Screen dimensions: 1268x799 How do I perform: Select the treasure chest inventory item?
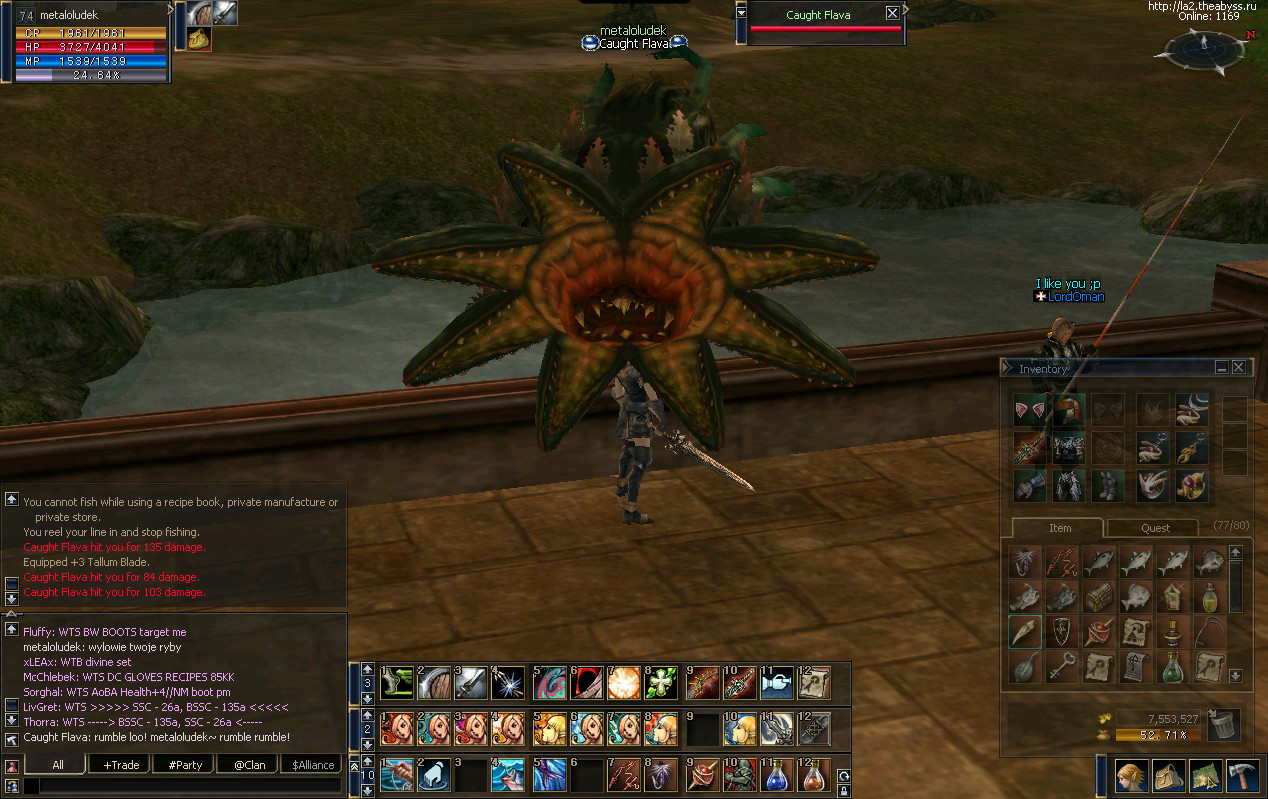coord(1099,598)
